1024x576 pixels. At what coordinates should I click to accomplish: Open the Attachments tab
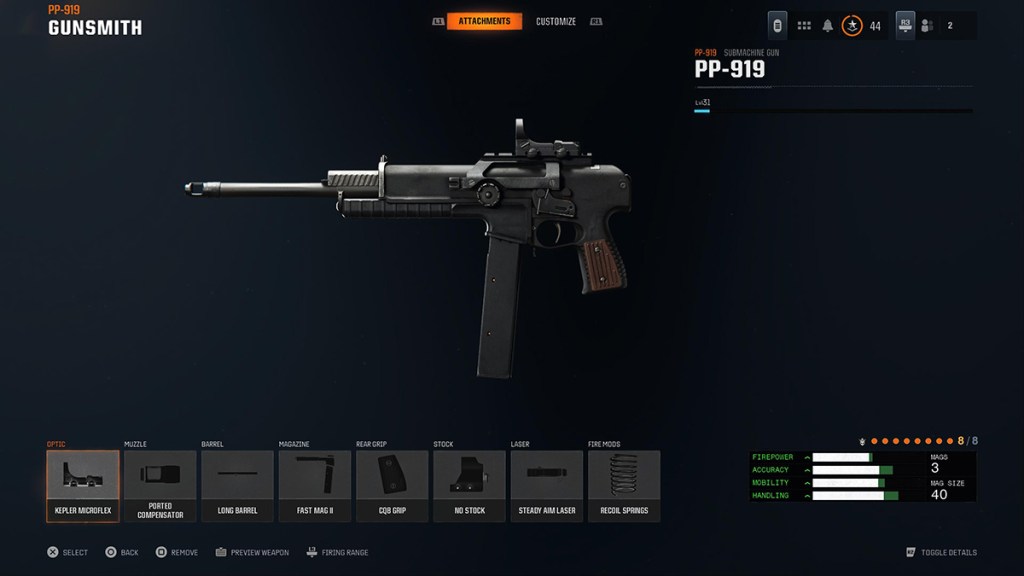484,21
